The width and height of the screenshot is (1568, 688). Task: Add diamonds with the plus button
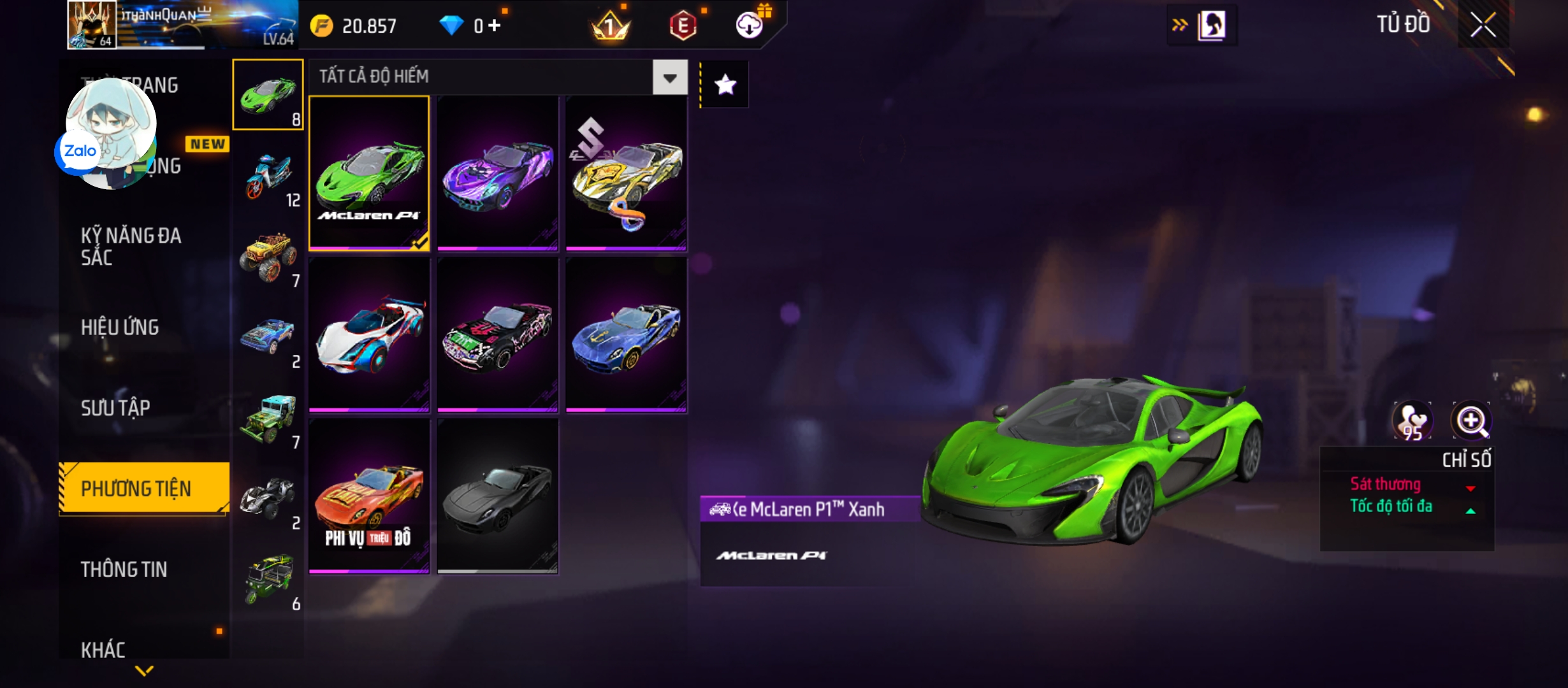tap(495, 25)
